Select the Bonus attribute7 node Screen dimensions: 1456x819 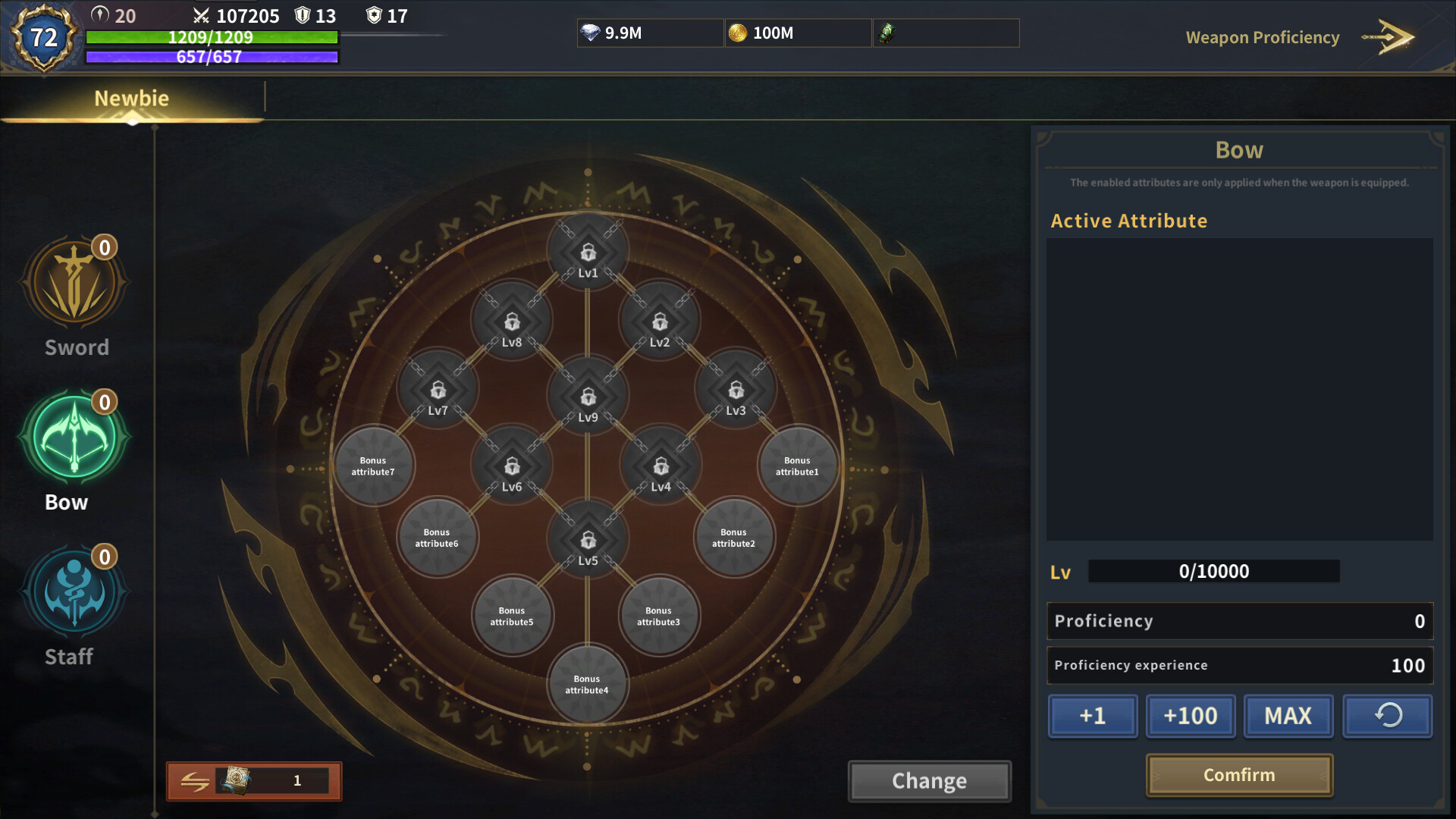point(375,466)
